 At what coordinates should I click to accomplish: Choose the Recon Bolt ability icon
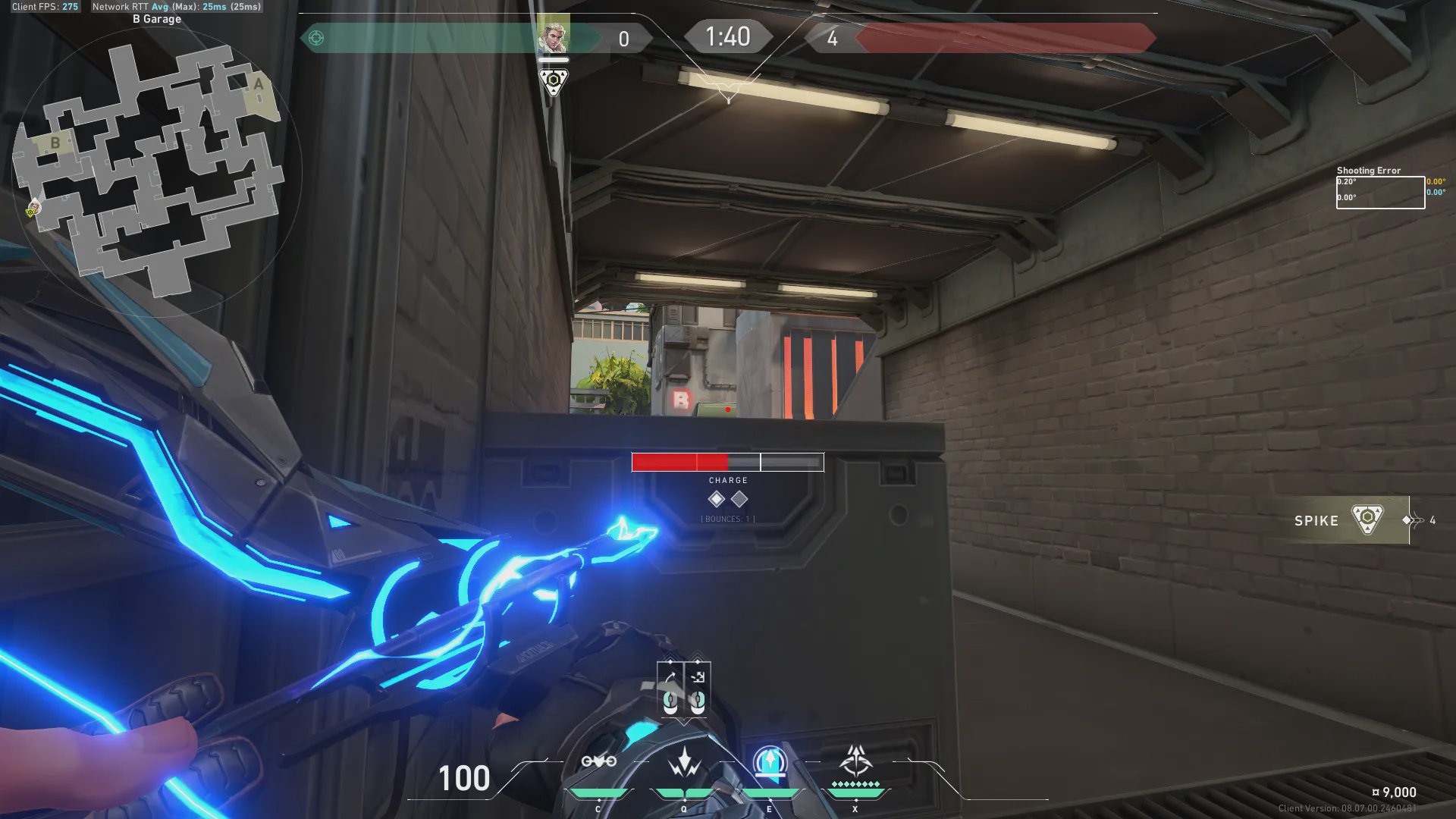tap(770, 761)
